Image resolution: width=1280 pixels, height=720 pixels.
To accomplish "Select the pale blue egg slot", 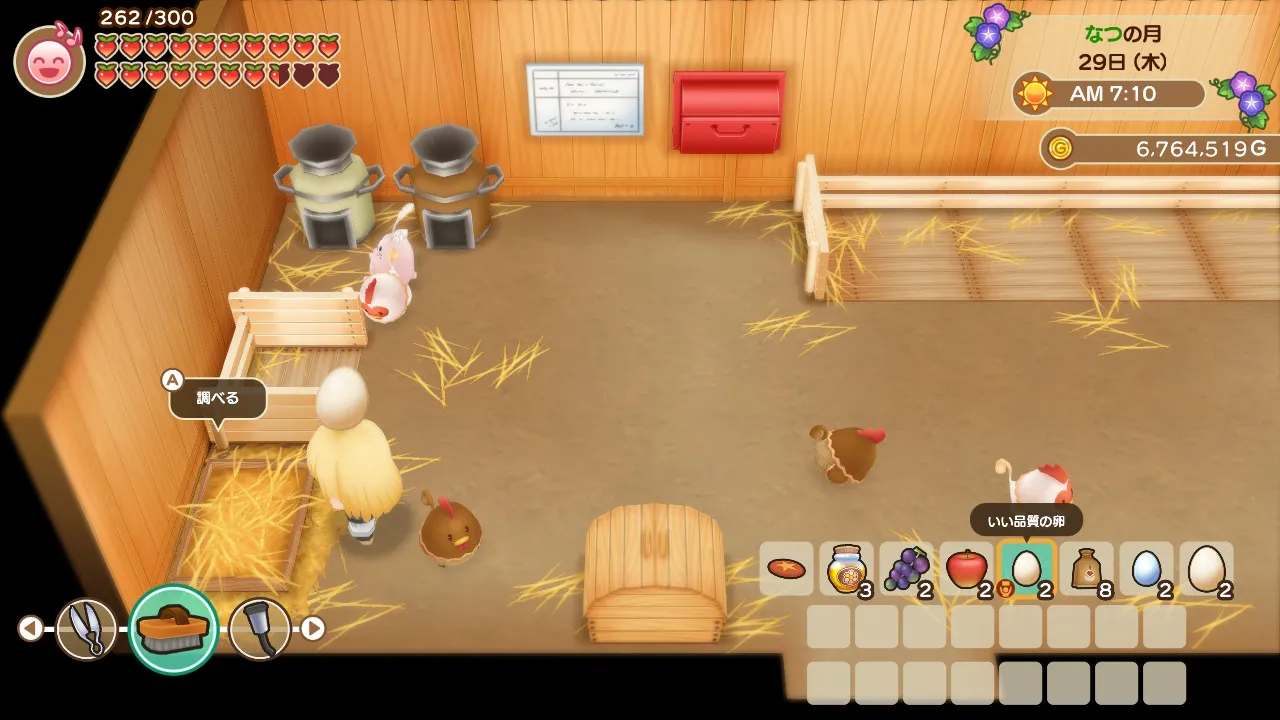I will [x=1146, y=569].
